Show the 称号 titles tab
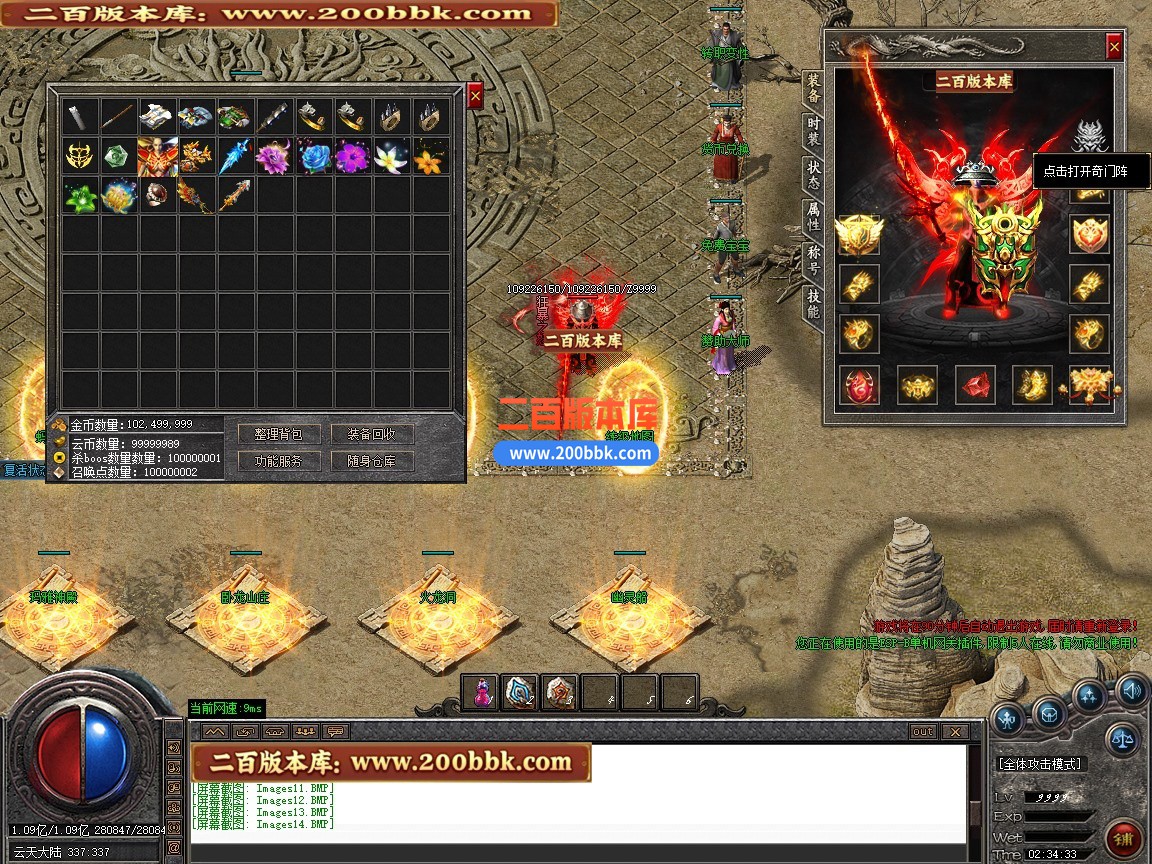1152x864 pixels. point(813,259)
